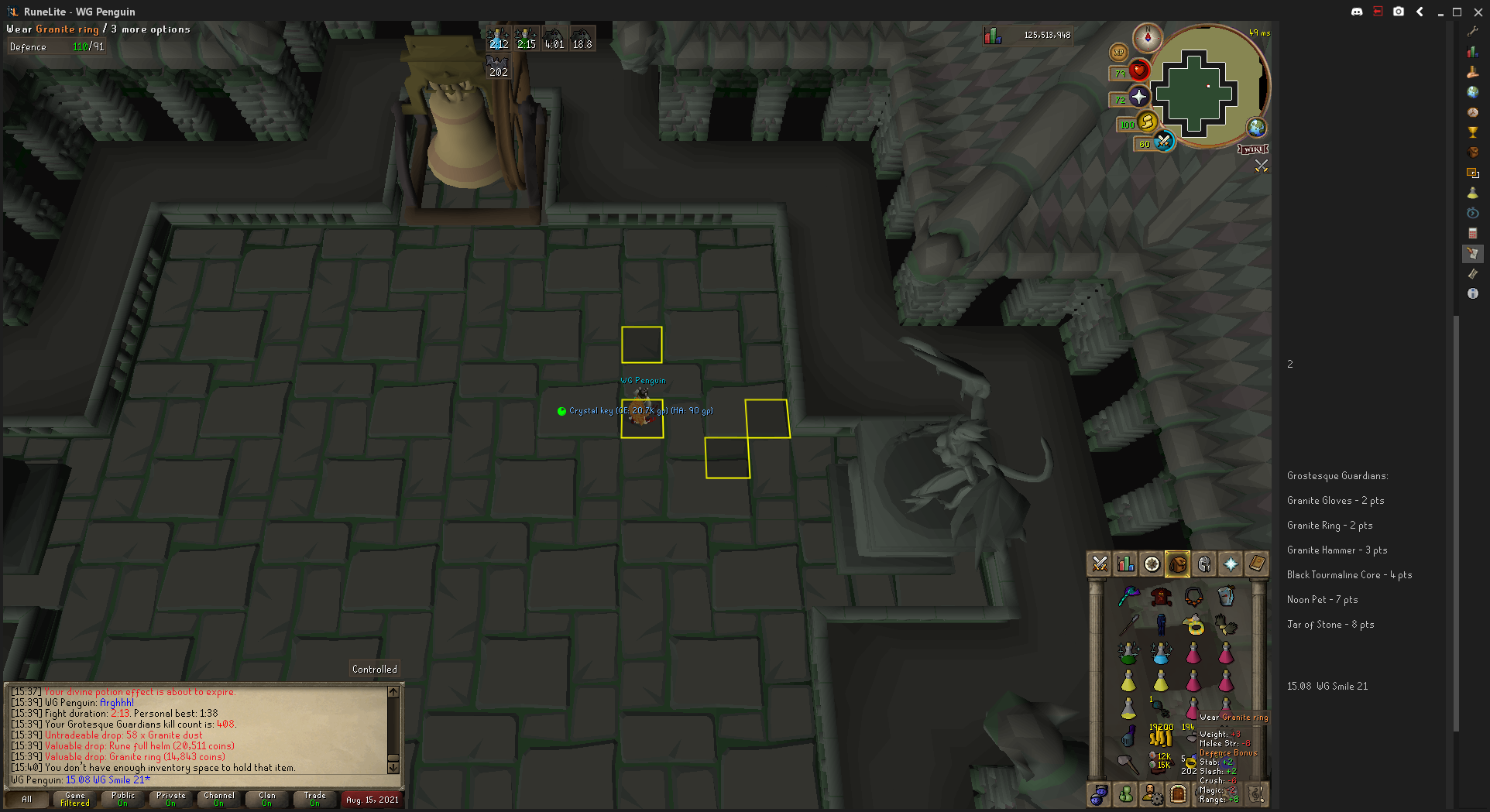Open the Combat Options tab
1490x812 pixels.
(x=1100, y=564)
